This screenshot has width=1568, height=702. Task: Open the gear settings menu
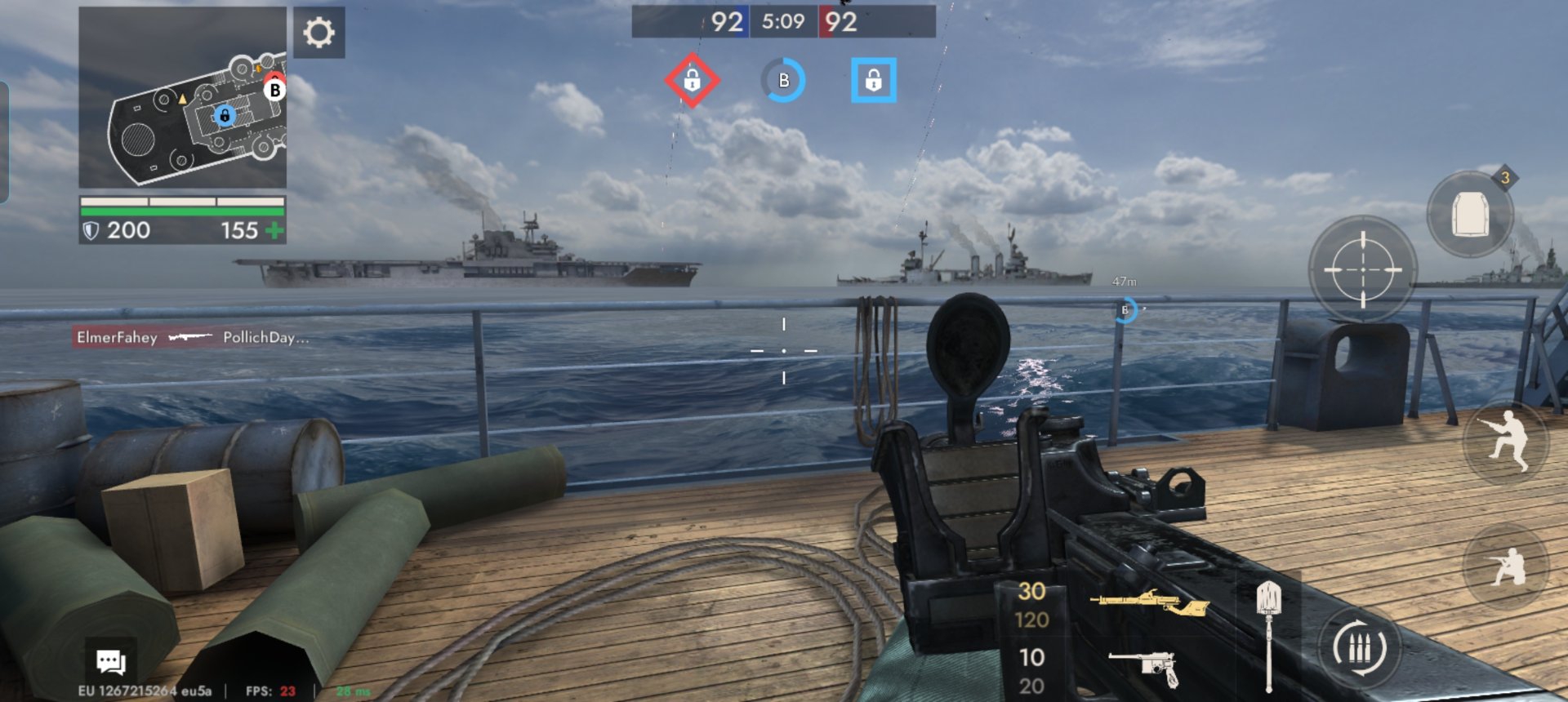click(x=318, y=33)
